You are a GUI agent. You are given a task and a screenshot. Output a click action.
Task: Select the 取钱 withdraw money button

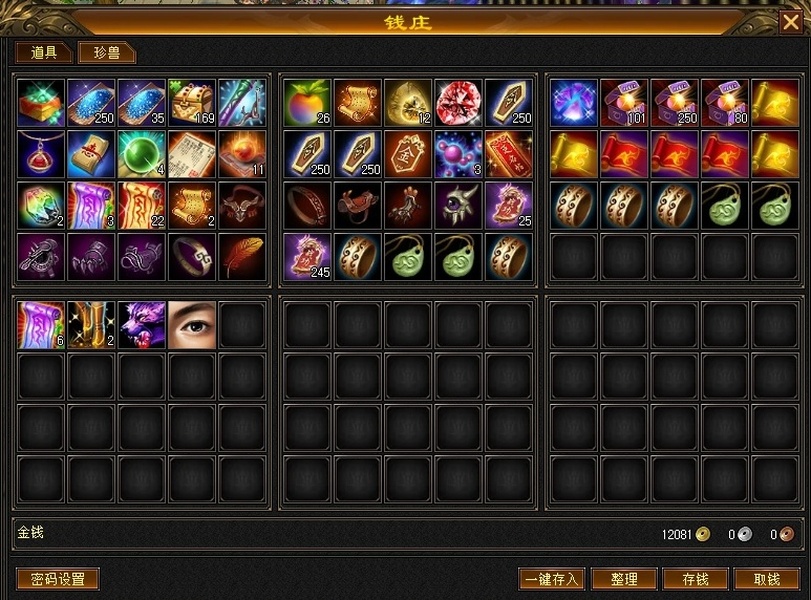(767, 579)
